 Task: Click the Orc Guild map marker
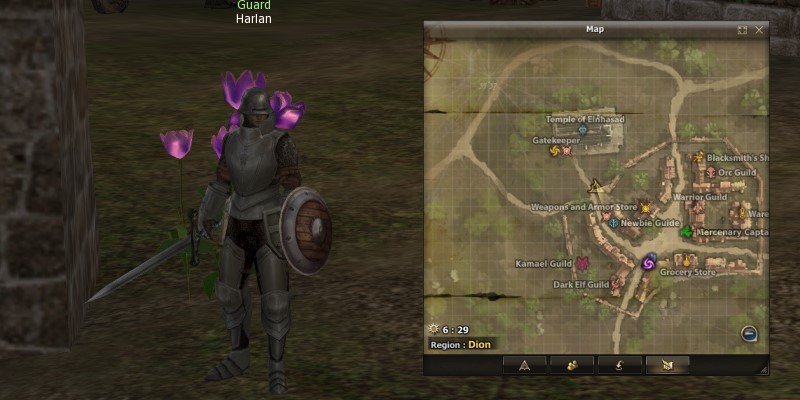coord(711,172)
